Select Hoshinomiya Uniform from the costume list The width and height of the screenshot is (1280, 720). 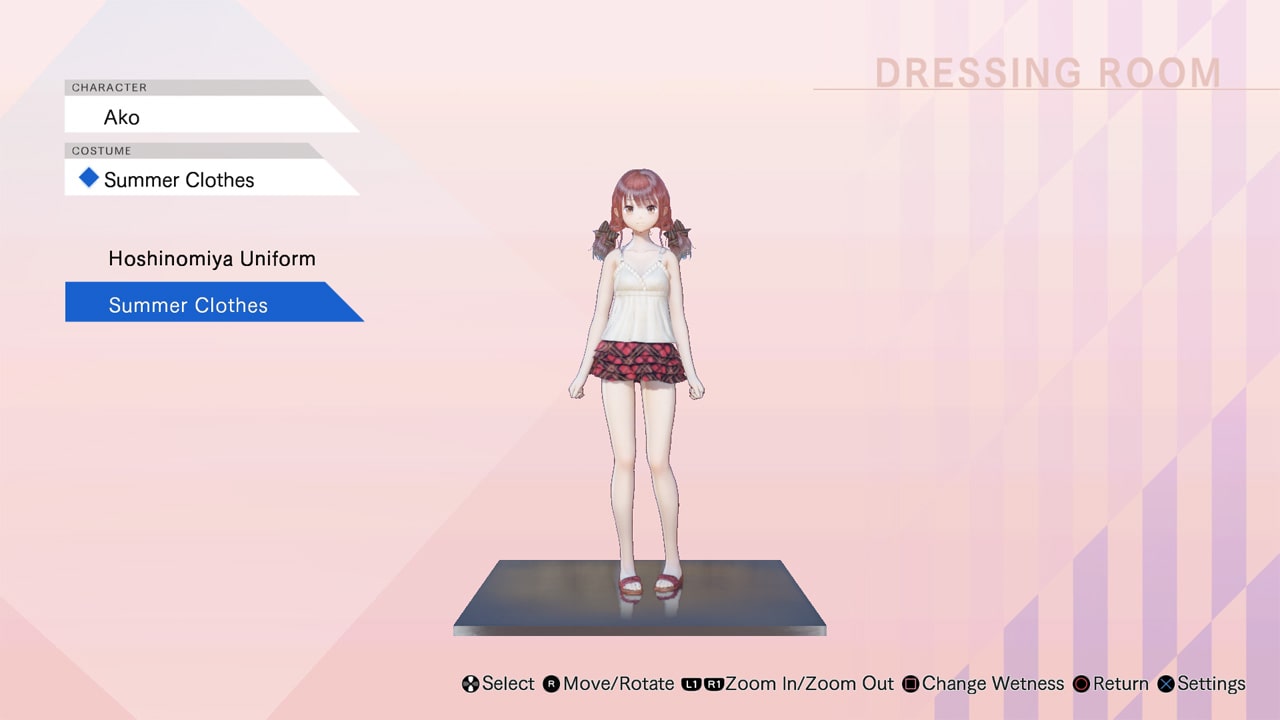(x=211, y=258)
